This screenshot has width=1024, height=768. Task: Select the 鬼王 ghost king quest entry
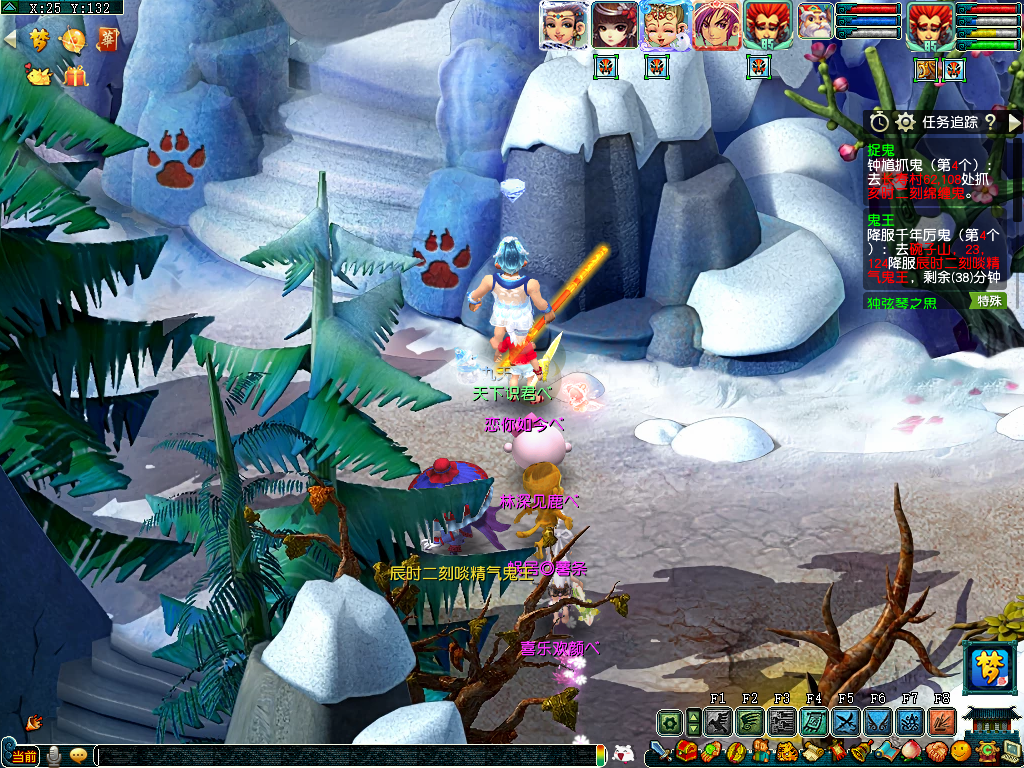[881, 218]
